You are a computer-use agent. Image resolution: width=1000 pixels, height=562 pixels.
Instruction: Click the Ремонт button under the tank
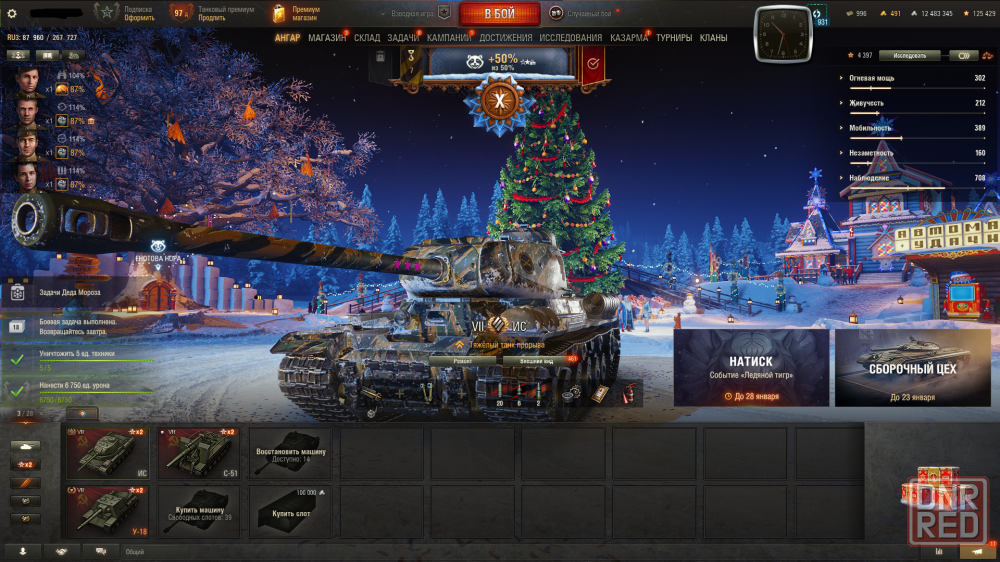[463, 361]
